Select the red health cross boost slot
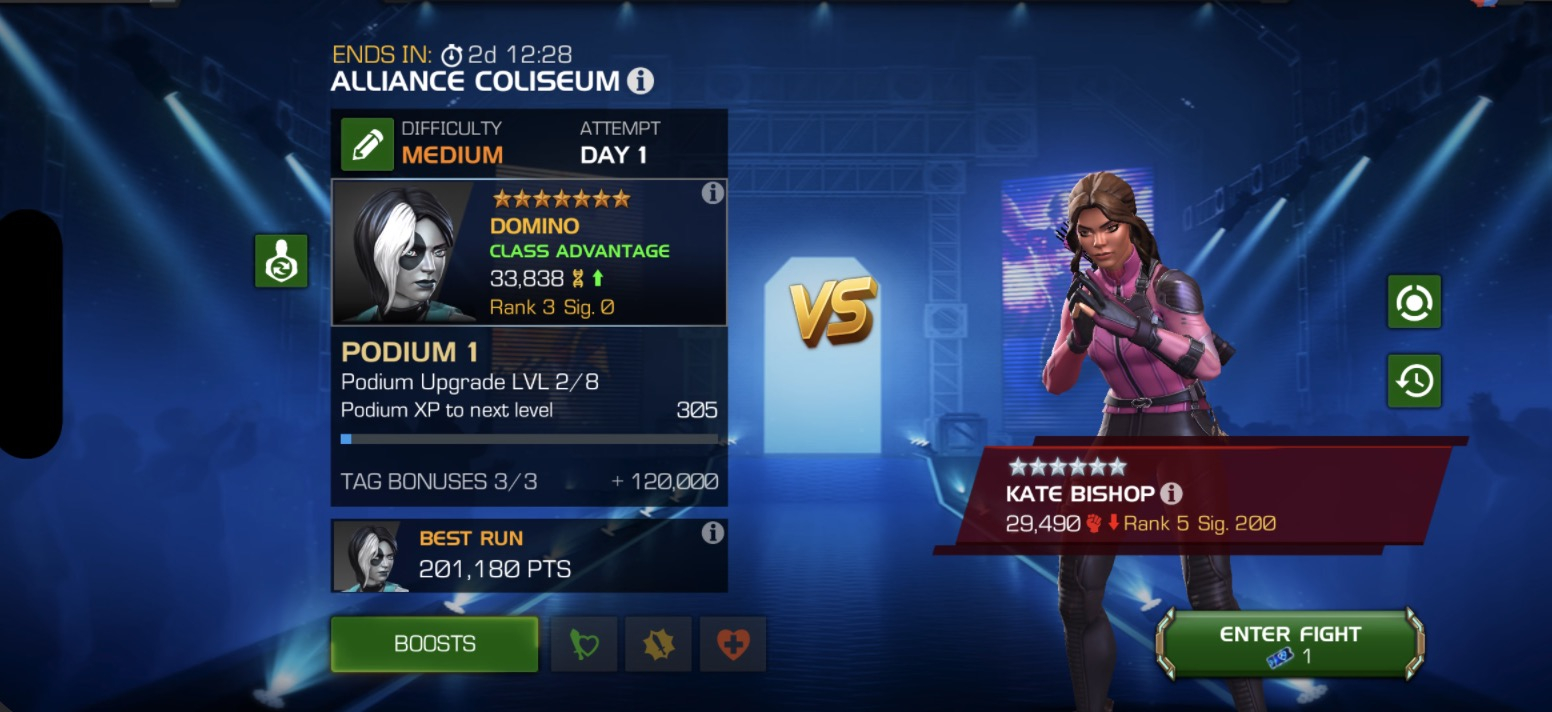This screenshot has height=712, width=1552. tap(733, 644)
